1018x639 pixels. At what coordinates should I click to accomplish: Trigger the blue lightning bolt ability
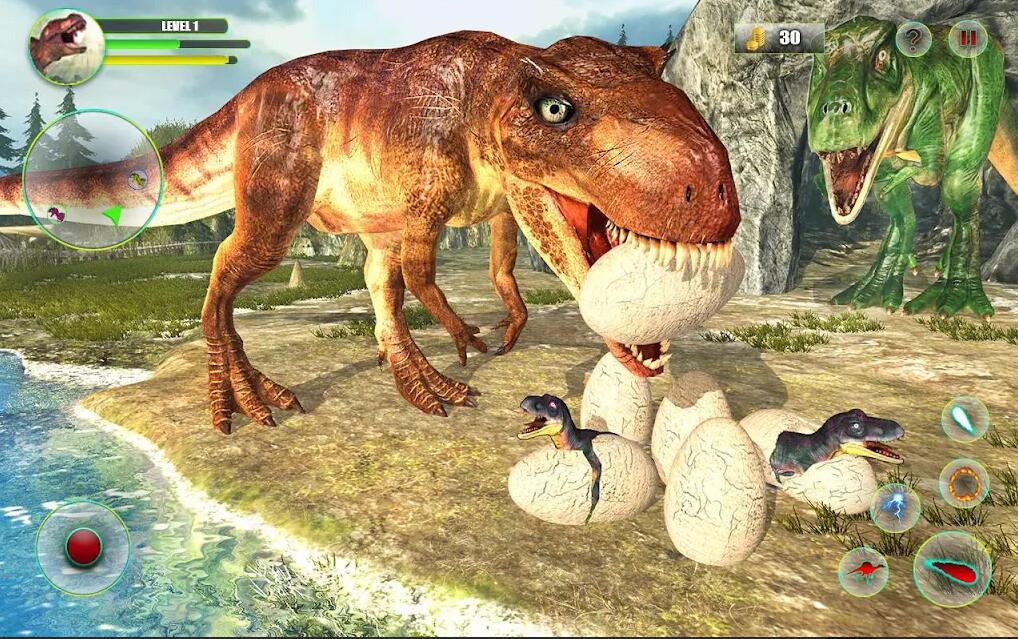894,507
